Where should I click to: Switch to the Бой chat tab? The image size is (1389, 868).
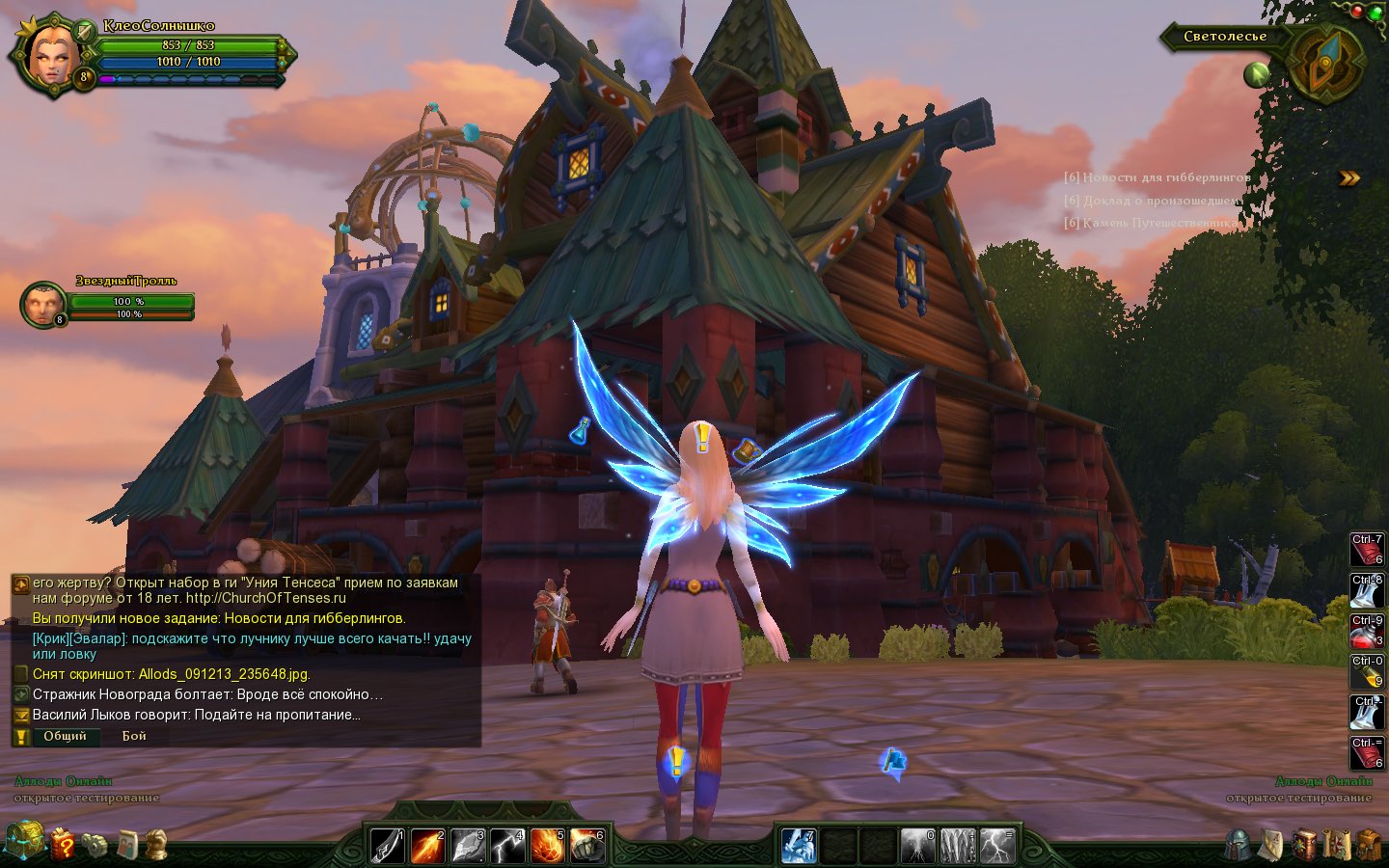[134, 736]
